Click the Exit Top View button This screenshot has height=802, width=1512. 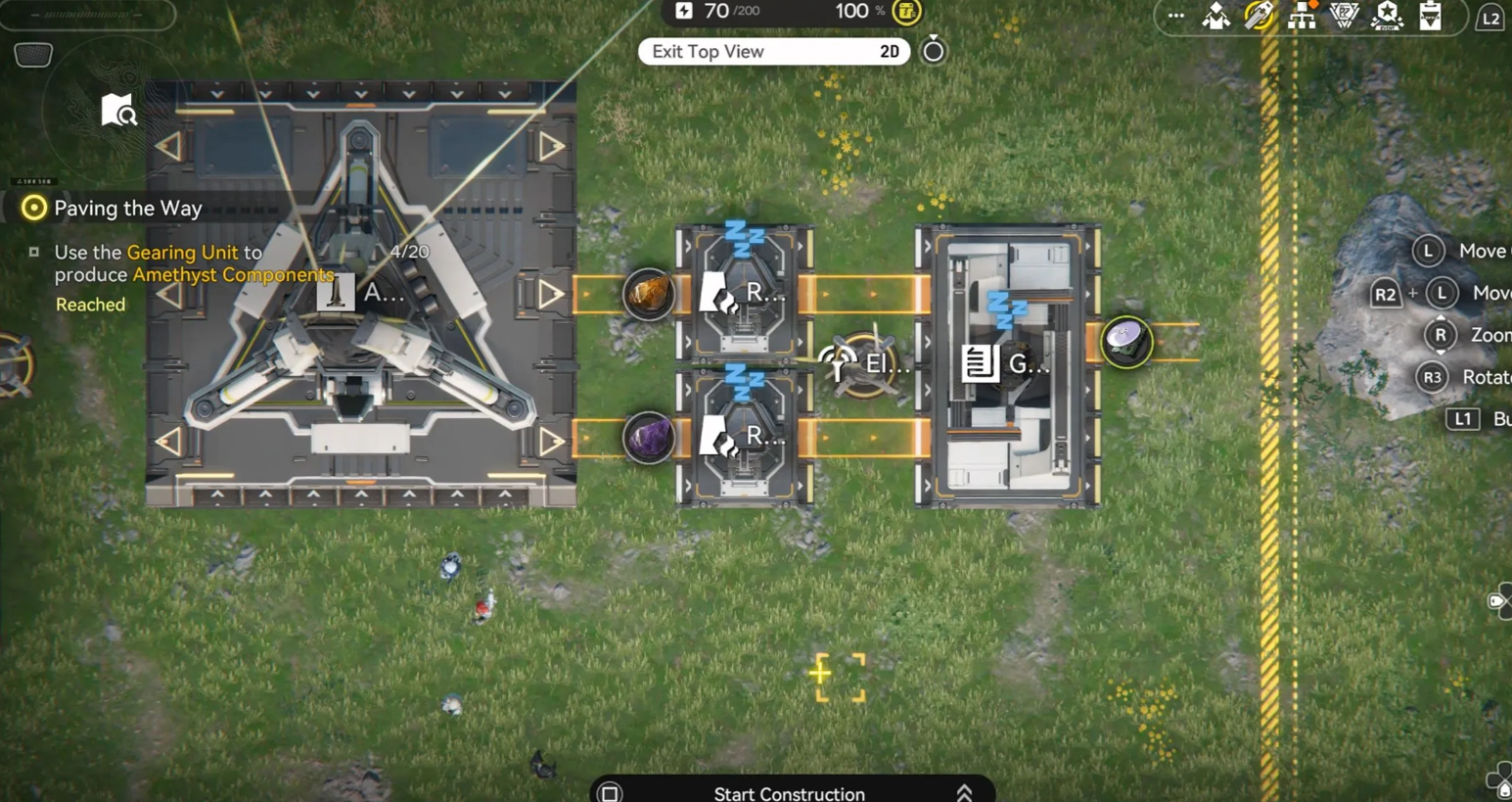click(773, 52)
